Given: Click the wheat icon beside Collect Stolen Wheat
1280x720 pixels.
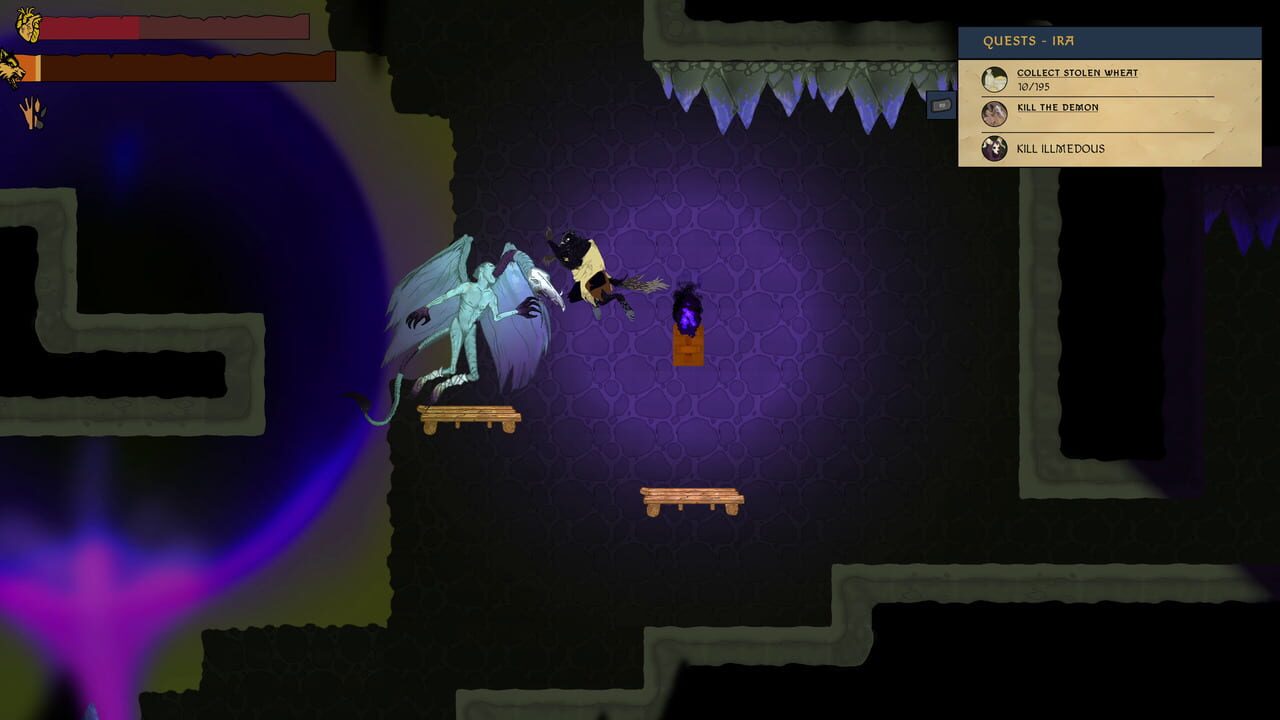Looking at the screenshot, I should click(995, 78).
